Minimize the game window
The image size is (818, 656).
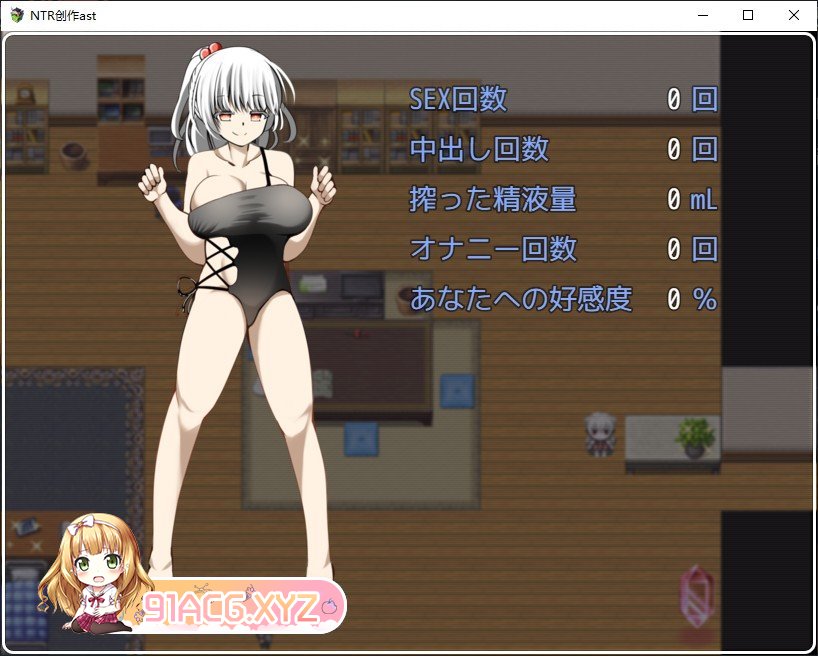tap(701, 15)
